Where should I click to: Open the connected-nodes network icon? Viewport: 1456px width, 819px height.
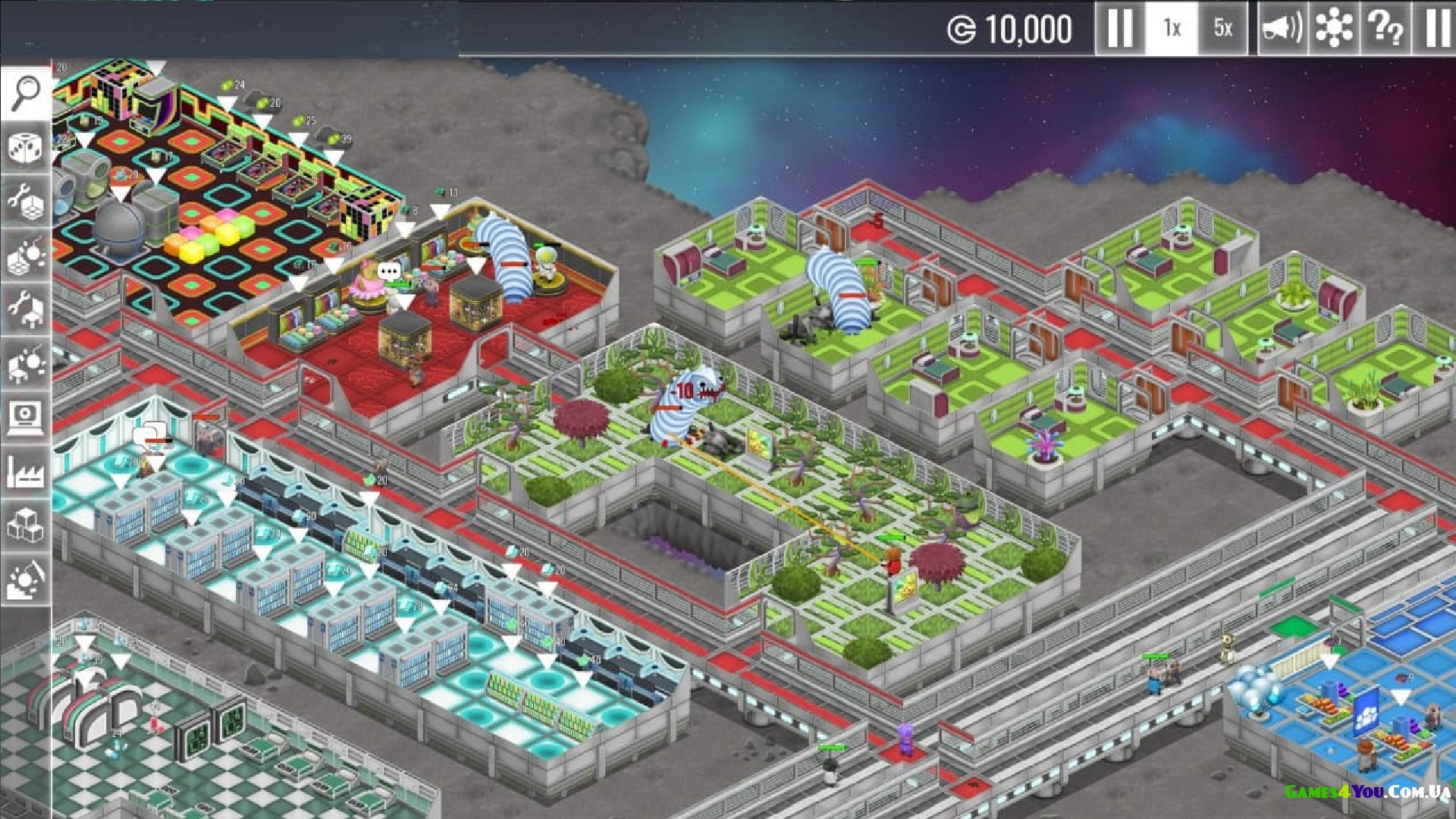(1333, 28)
